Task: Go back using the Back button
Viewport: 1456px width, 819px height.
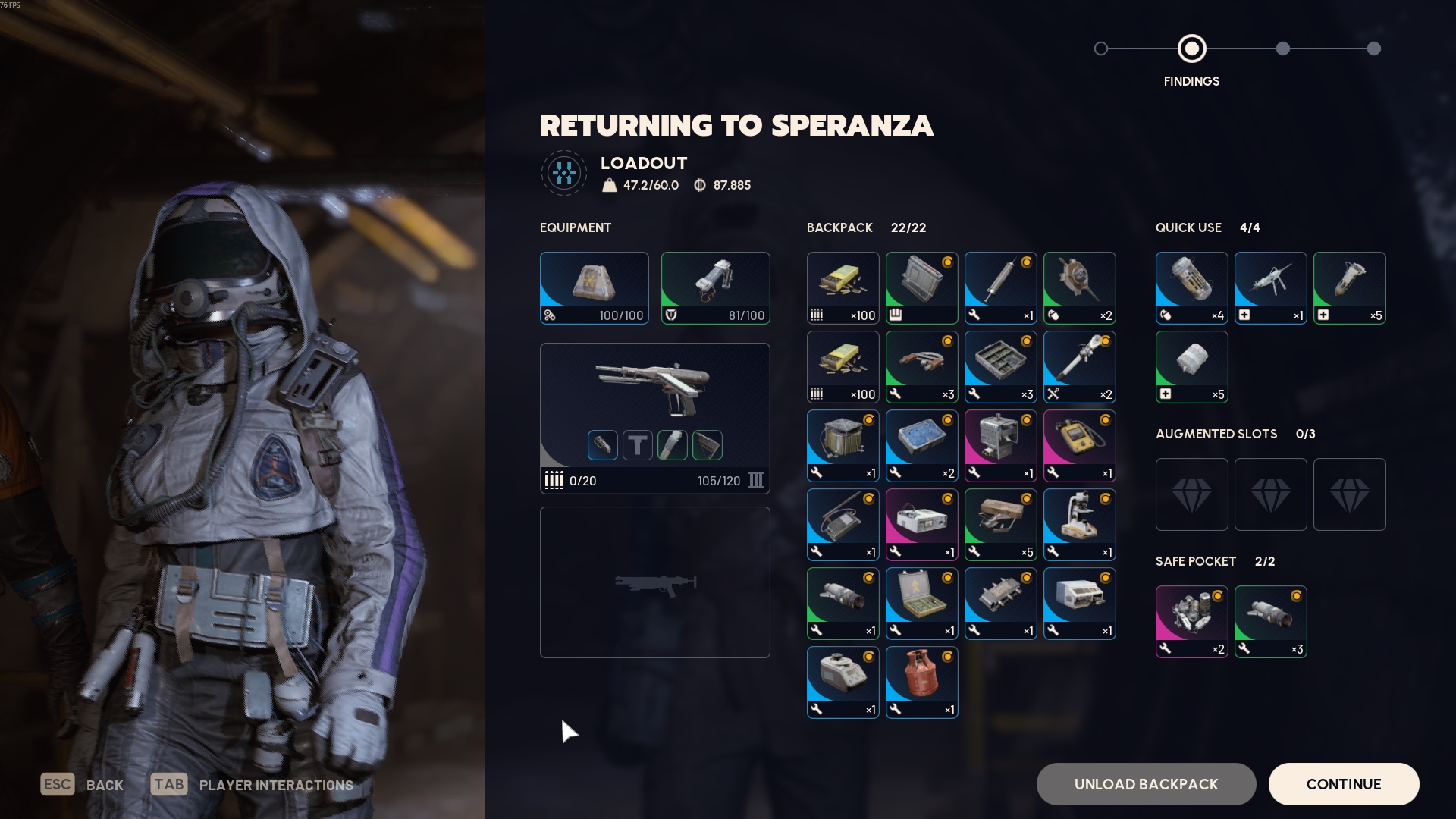Action: coord(83,785)
